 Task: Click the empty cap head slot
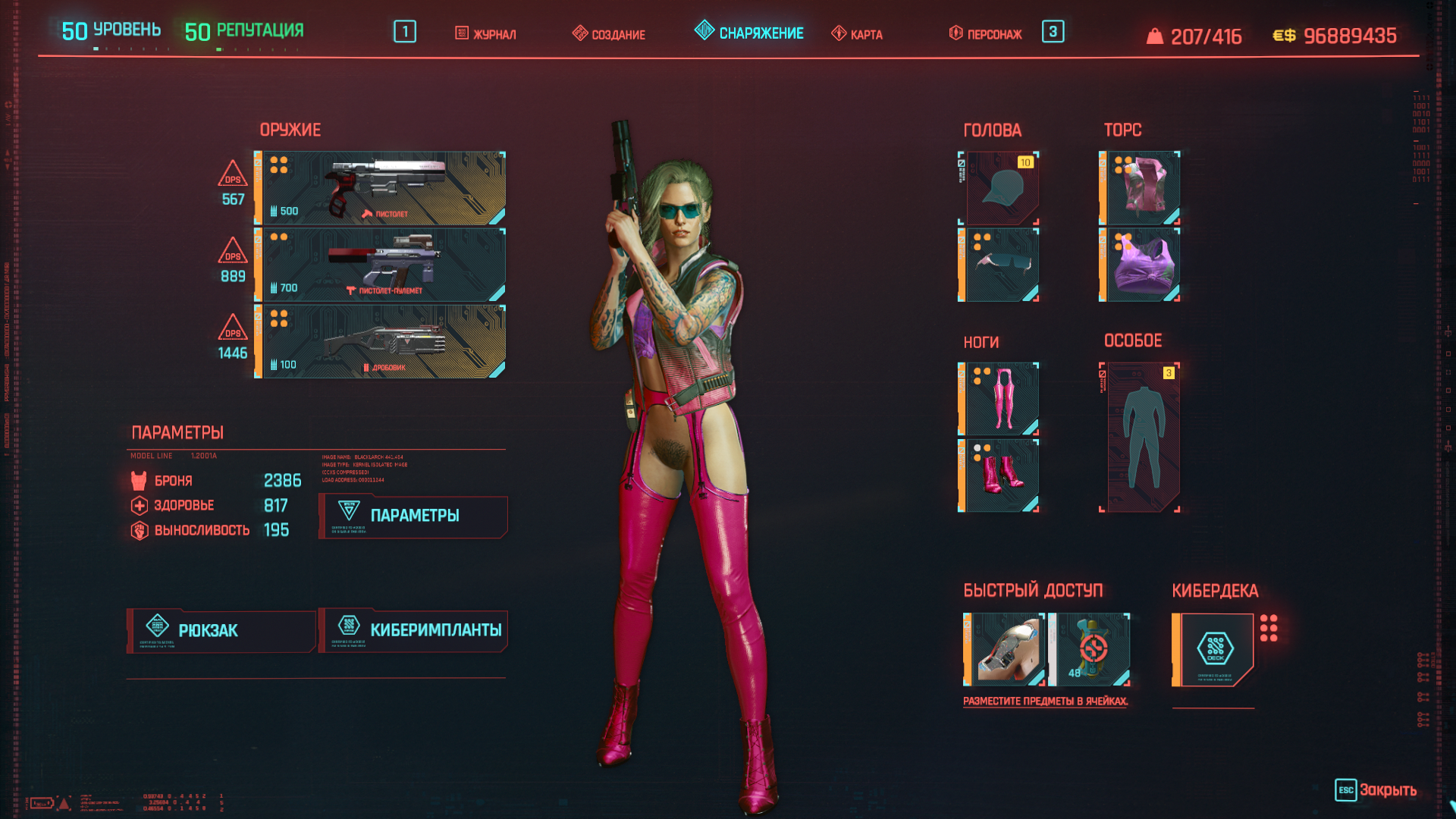coord(999,188)
